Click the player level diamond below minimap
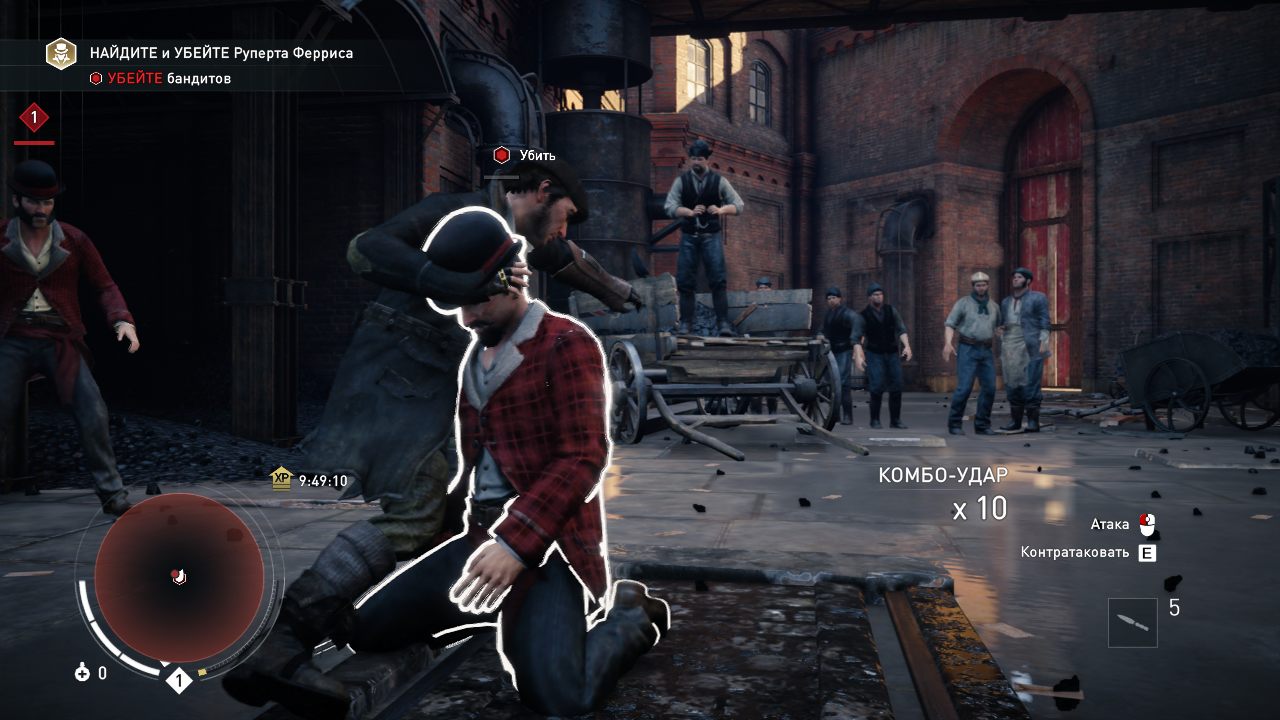Viewport: 1280px width, 720px height. (x=178, y=681)
